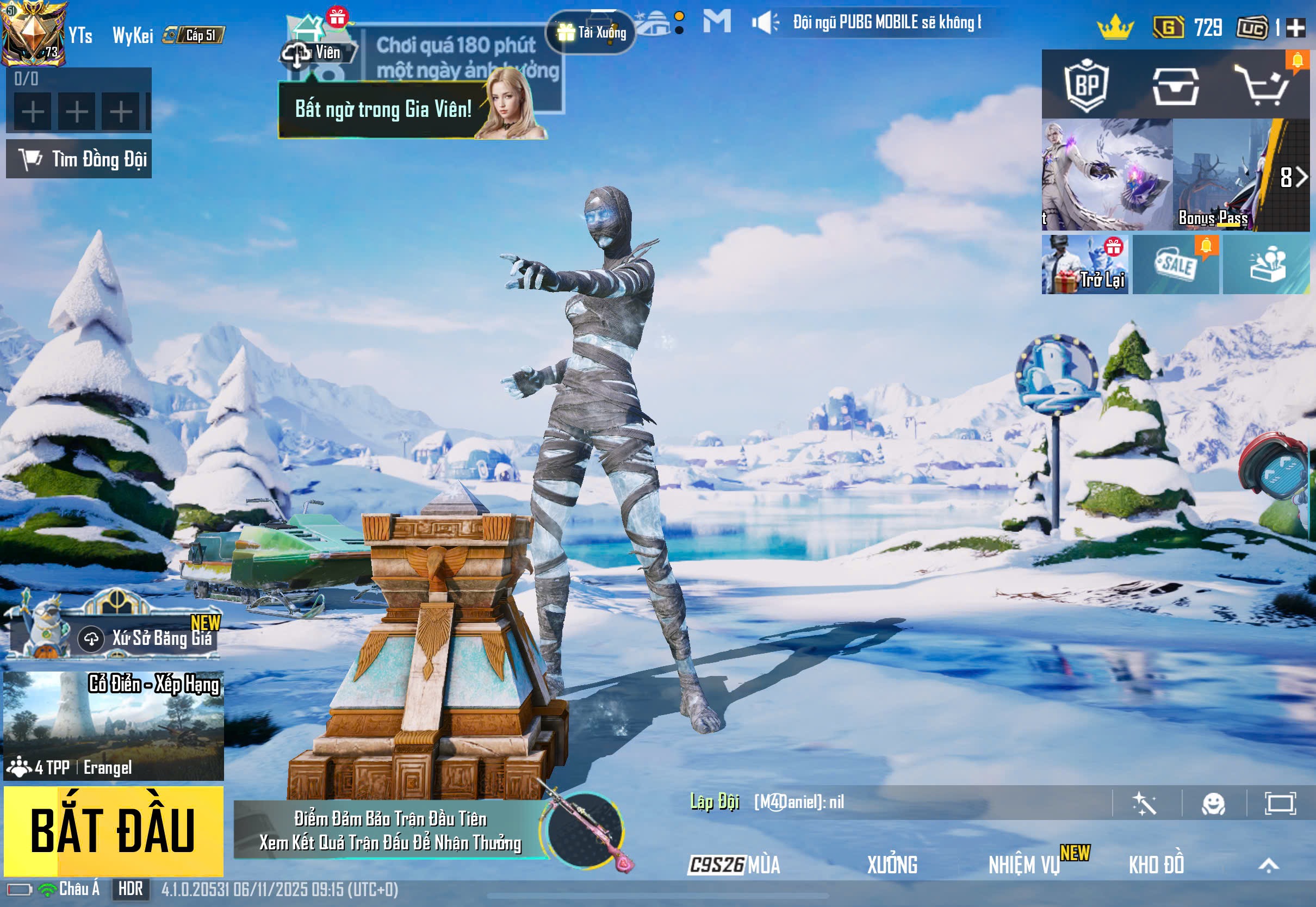Screen dimensions: 1316x907
Task: Open Tìm Đồng Đội teammate finder
Action: (79, 159)
